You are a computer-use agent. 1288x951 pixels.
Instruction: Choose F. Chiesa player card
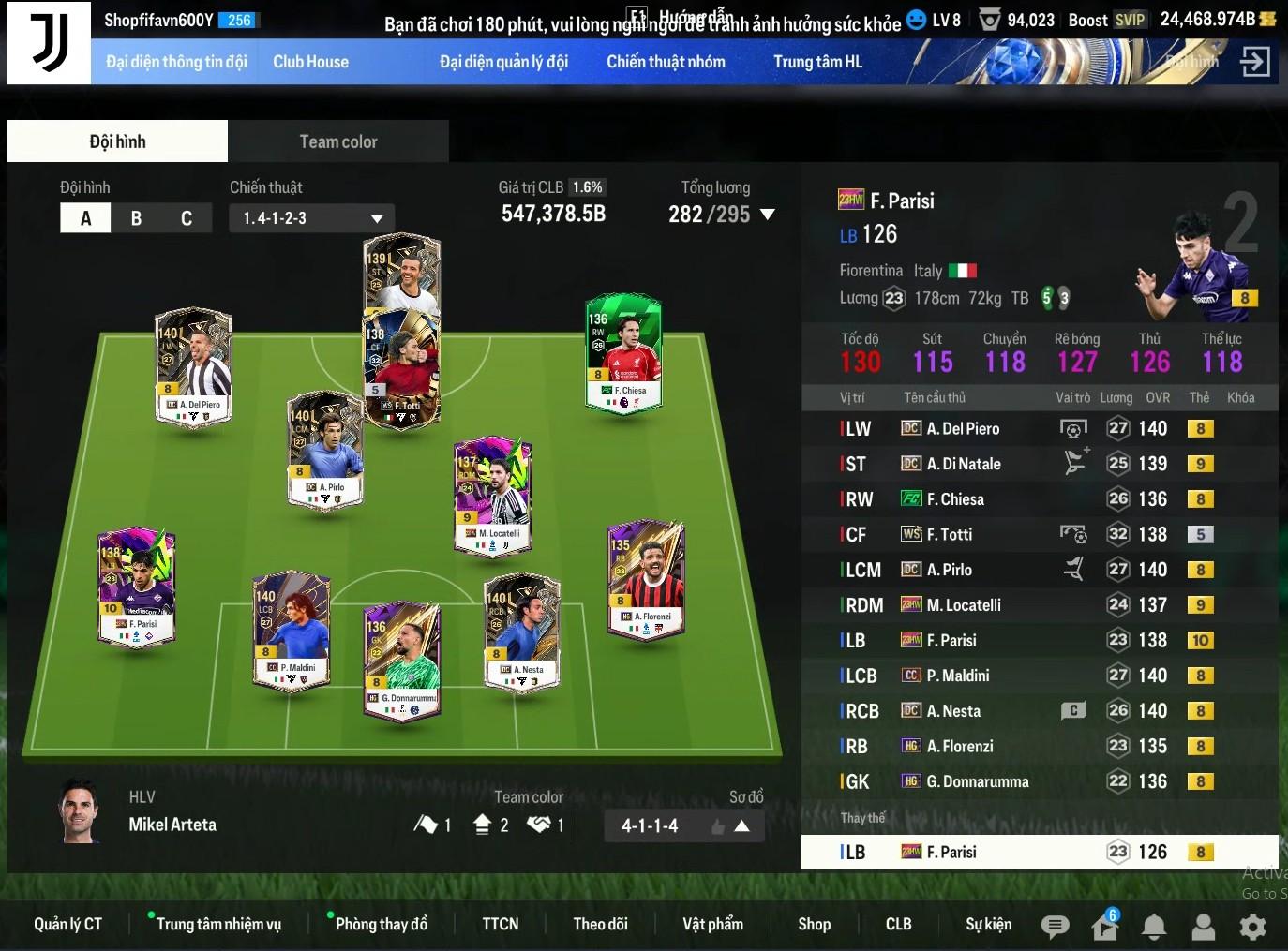623,353
